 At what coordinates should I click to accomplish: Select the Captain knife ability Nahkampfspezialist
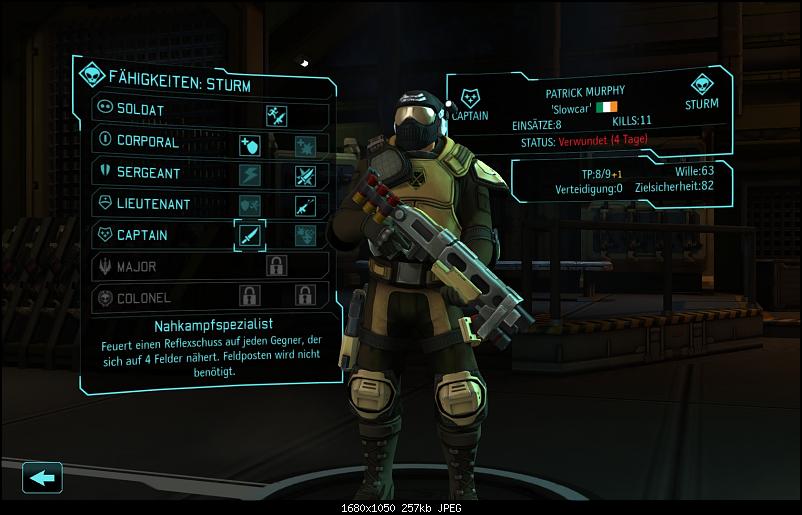click(x=249, y=236)
